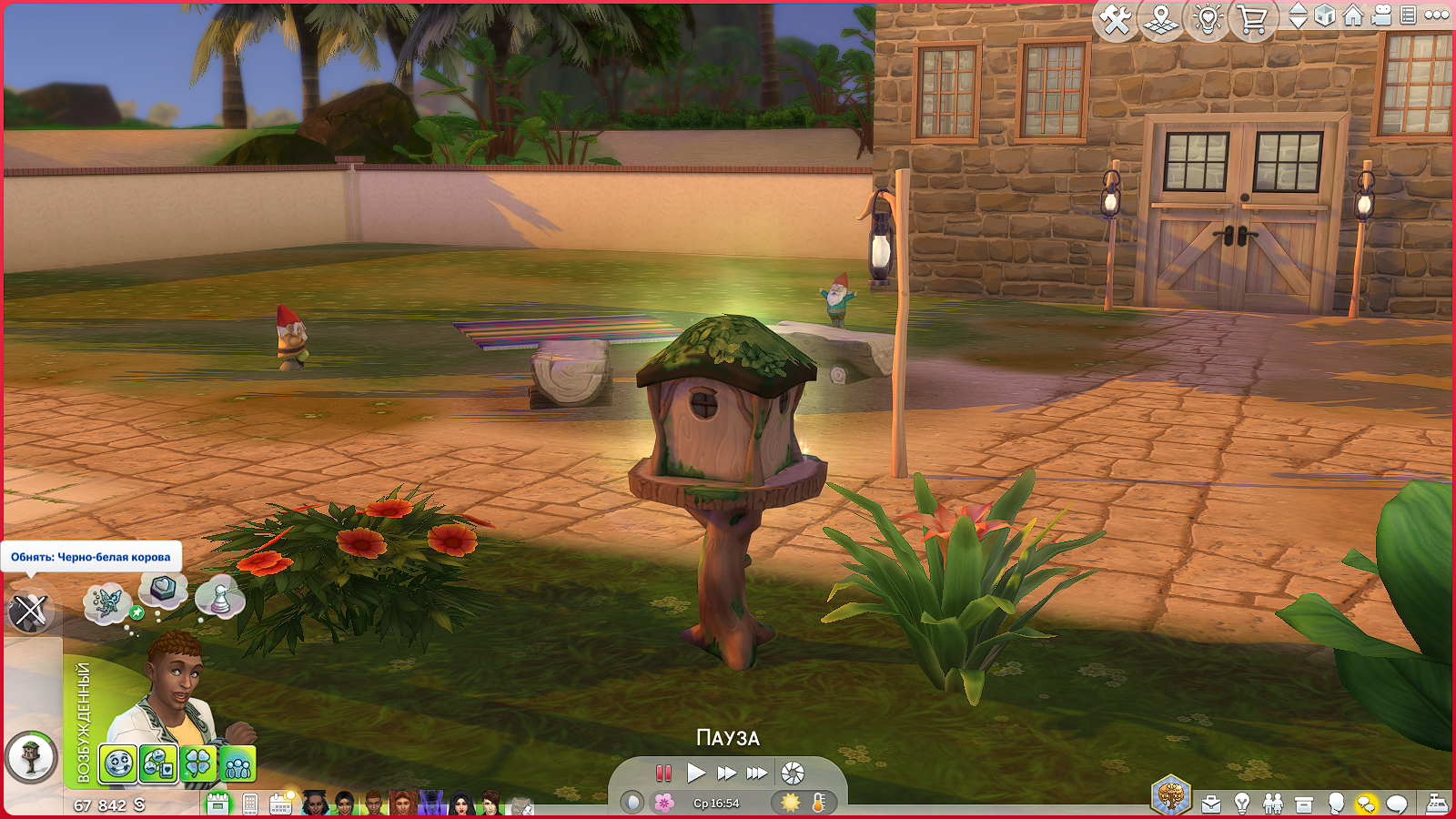Open the three-dot game options menu
The height and width of the screenshot is (819, 1456).
(x=1437, y=15)
